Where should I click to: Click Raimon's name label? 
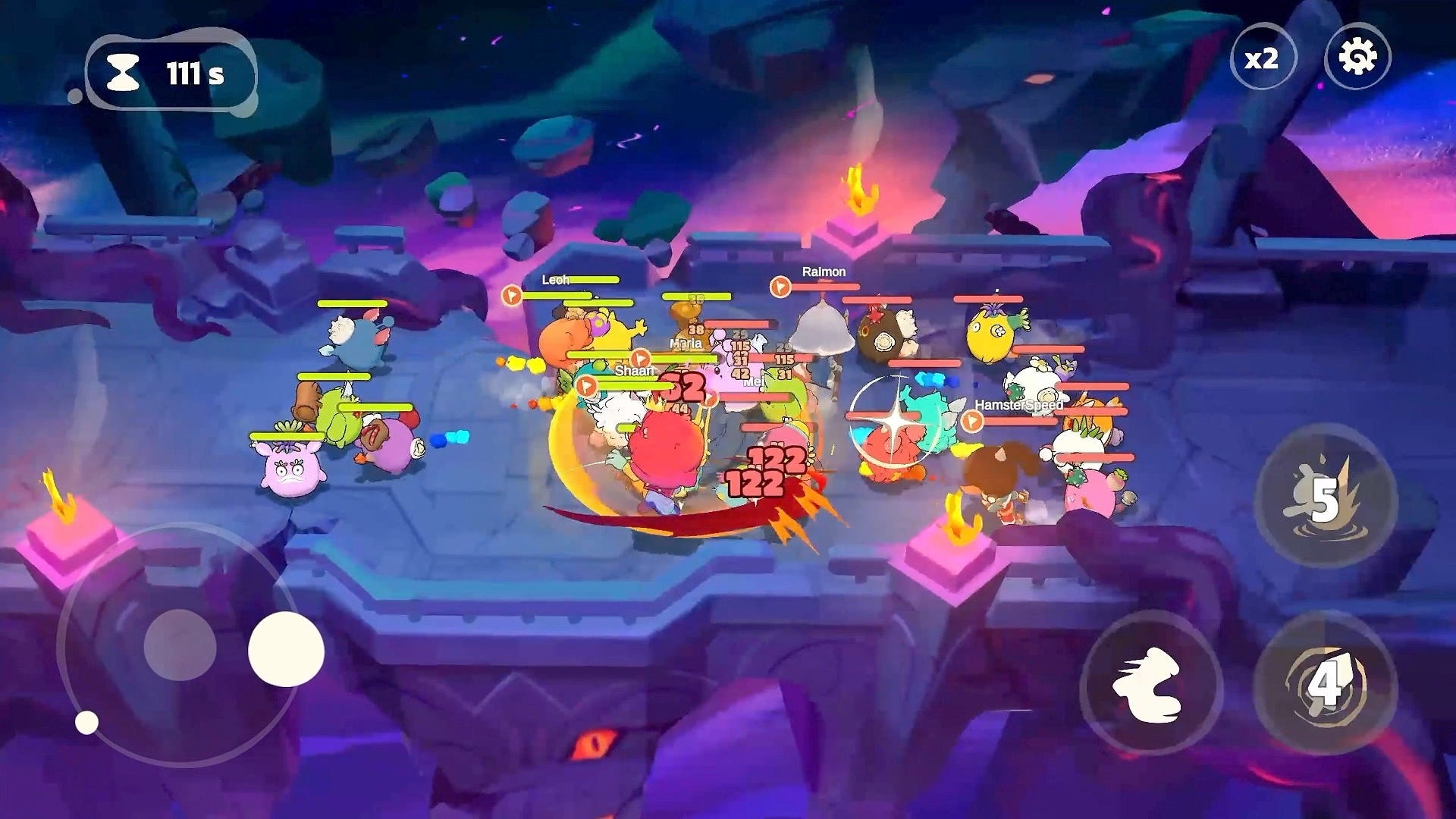(x=824, y=271)
